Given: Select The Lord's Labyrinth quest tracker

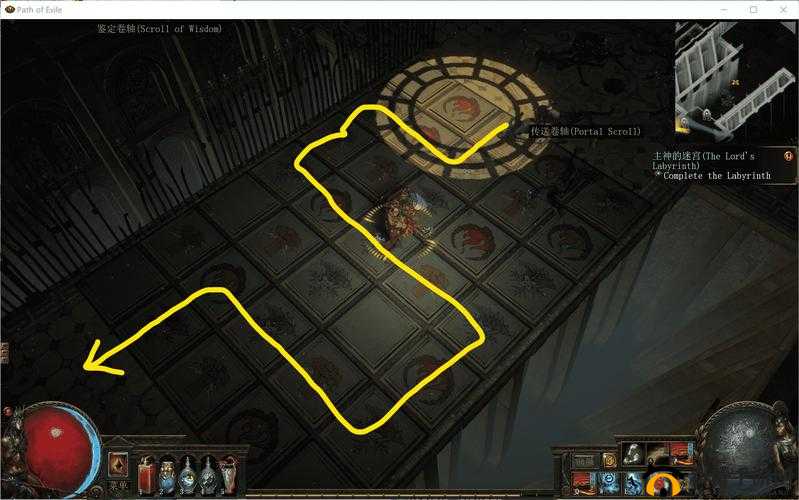Looking at the screenshot, I should point(705,161).
